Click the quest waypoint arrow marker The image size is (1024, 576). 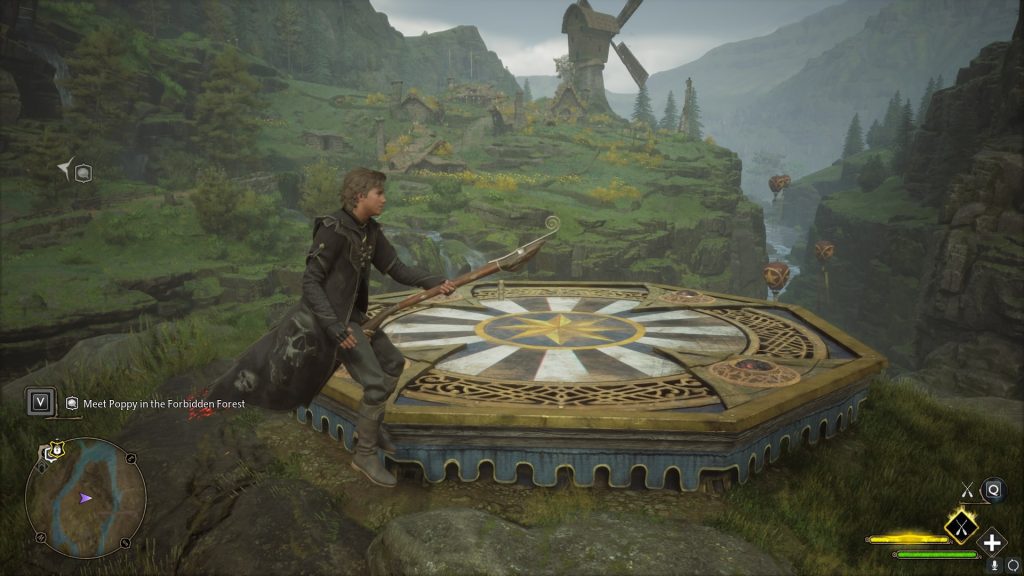(x=66, y=171)
